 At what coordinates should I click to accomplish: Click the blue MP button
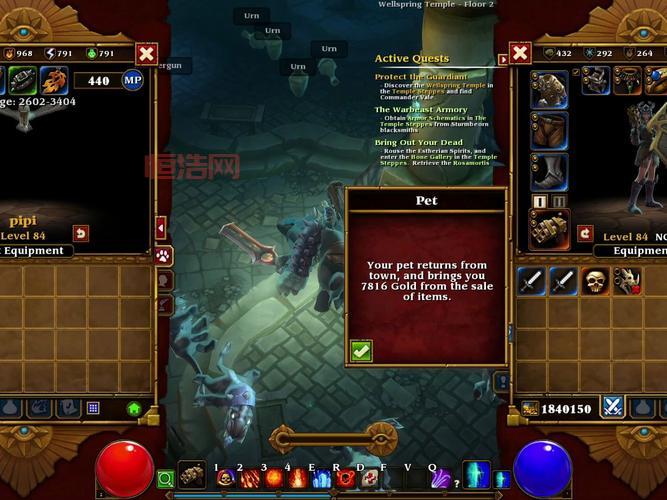[132, 80]
